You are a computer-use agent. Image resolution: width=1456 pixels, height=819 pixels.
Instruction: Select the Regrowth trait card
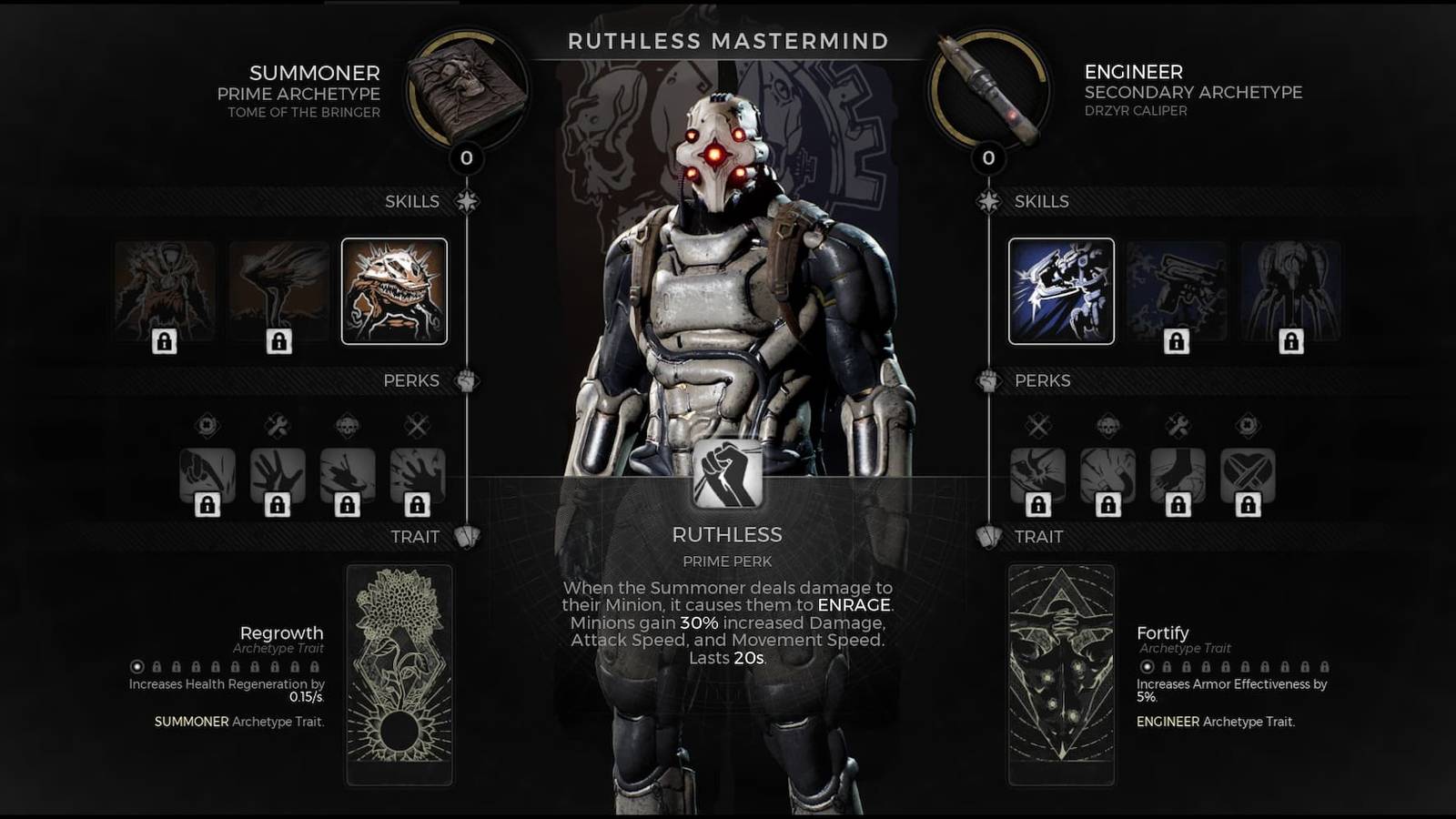[x=399, y=673]
